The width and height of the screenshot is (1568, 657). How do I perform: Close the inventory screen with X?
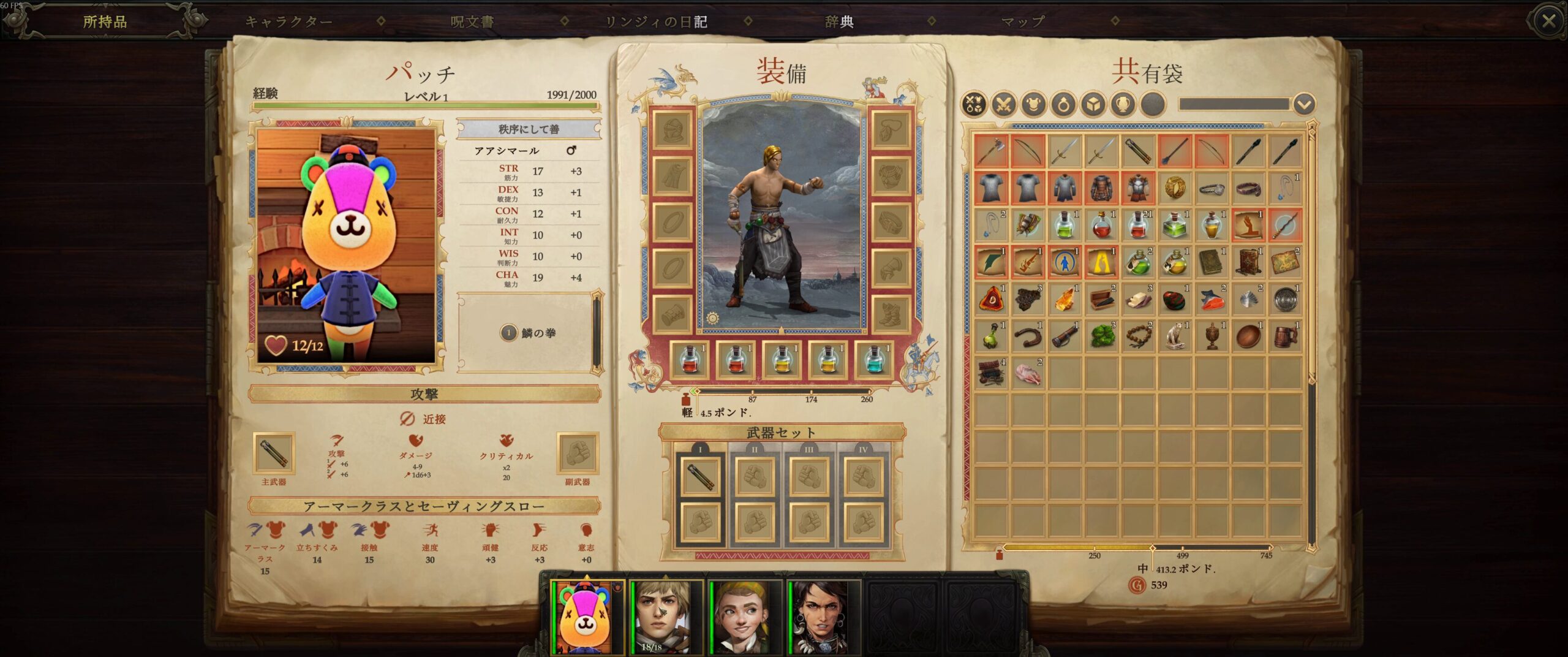(1548, 21)
